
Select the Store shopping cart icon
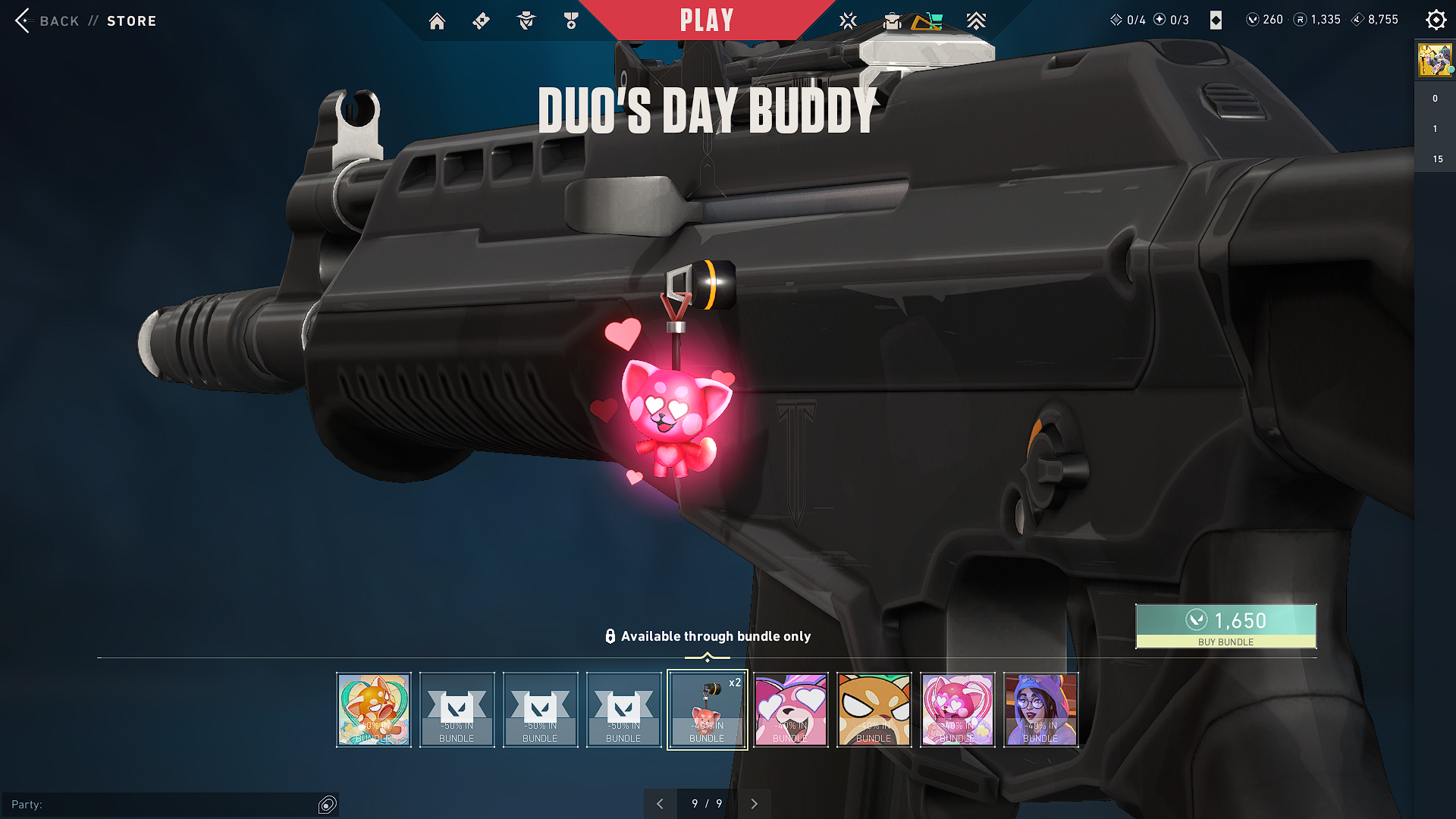point(931,20)
